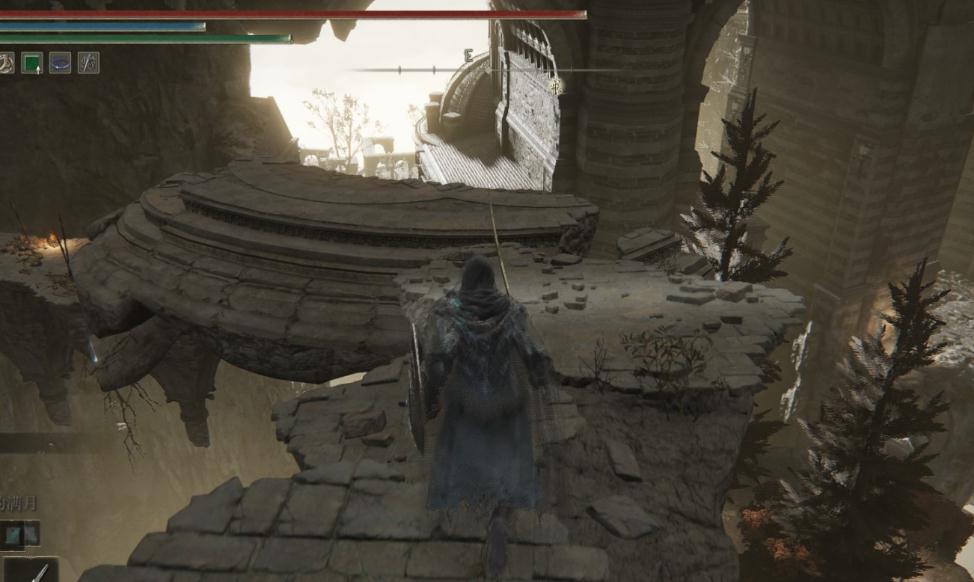The image size is (974, 582).
Task: Select the blue ring status effect icon
Action: [x=60, y=62]
